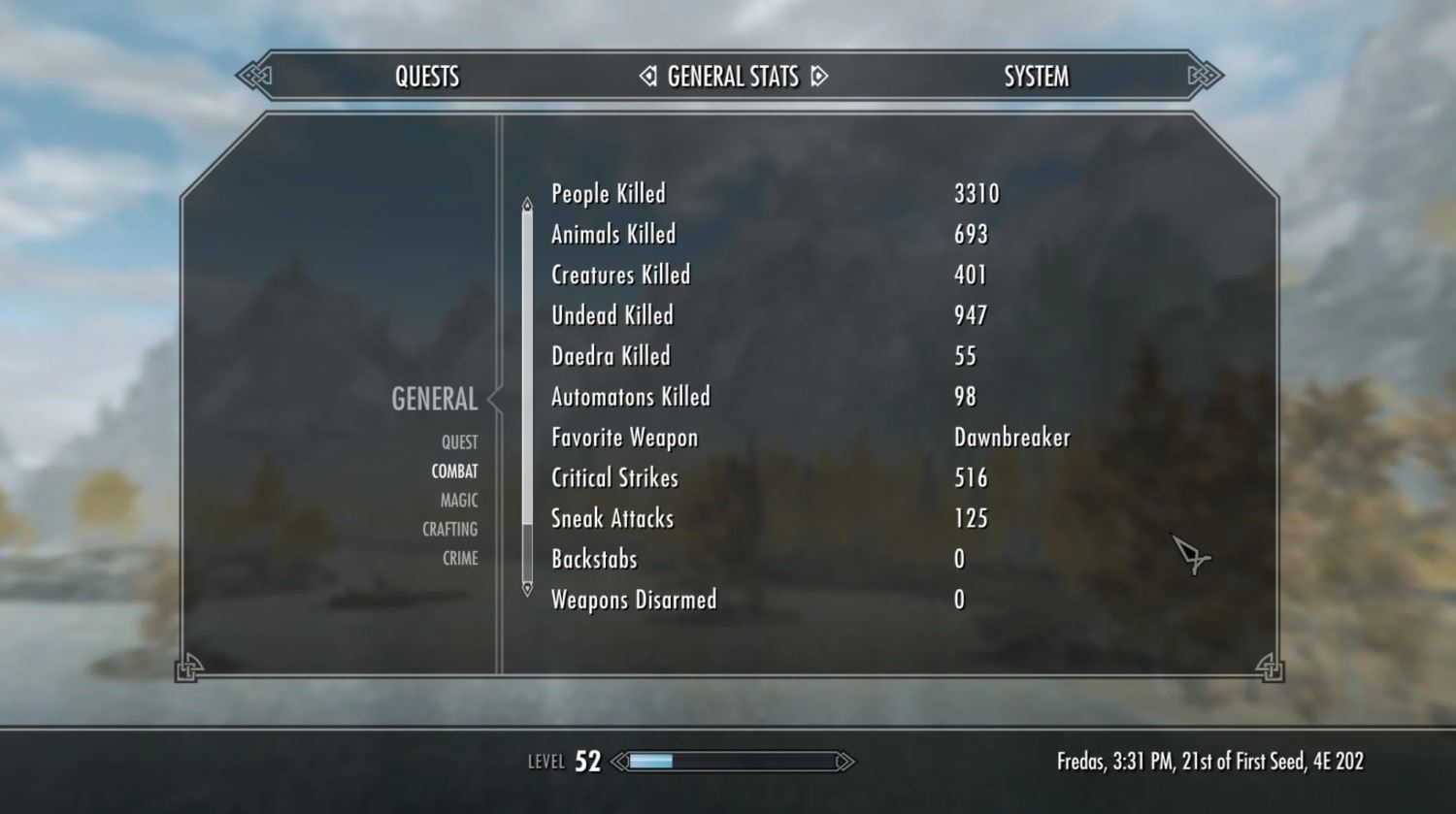This screenshot has height=814, width=1456.
Task: Highlight the People Killed stat row
Action: coord(609,194)
